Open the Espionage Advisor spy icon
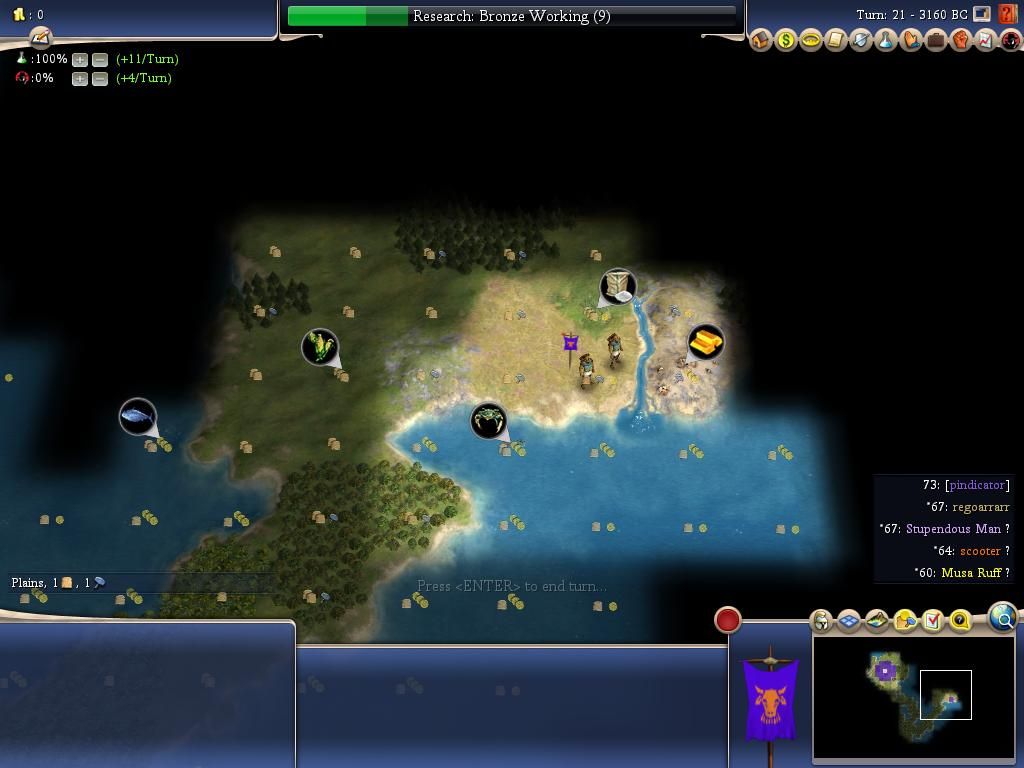1024x768 pixels. click(1011, 41)
